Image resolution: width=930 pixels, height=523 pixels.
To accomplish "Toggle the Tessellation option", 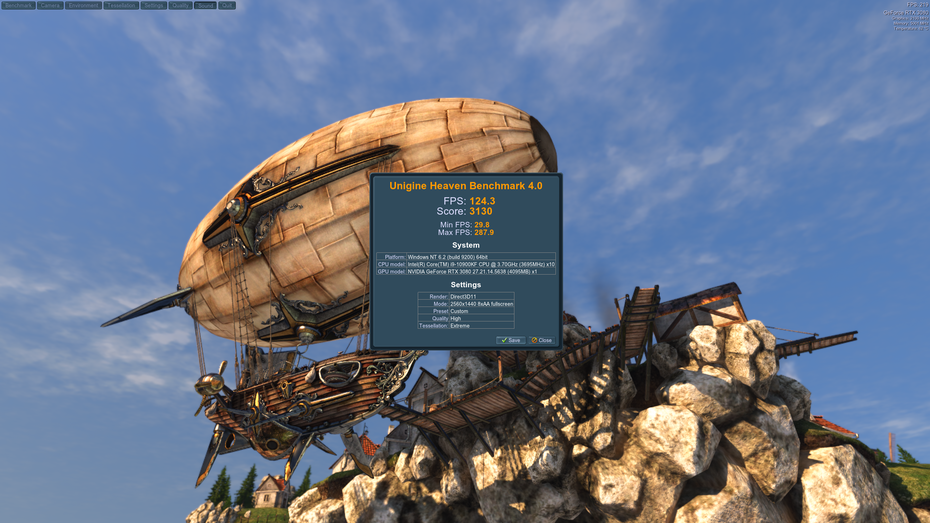I will coord(121,5).
